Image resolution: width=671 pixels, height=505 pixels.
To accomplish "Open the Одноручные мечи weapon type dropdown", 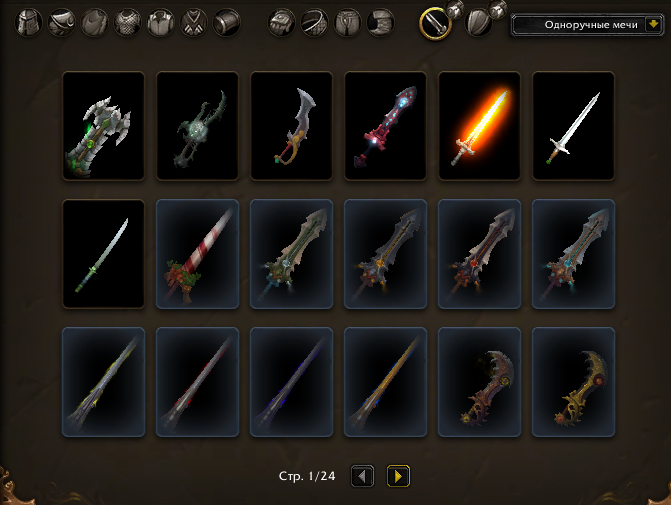I will pos(590,24).
